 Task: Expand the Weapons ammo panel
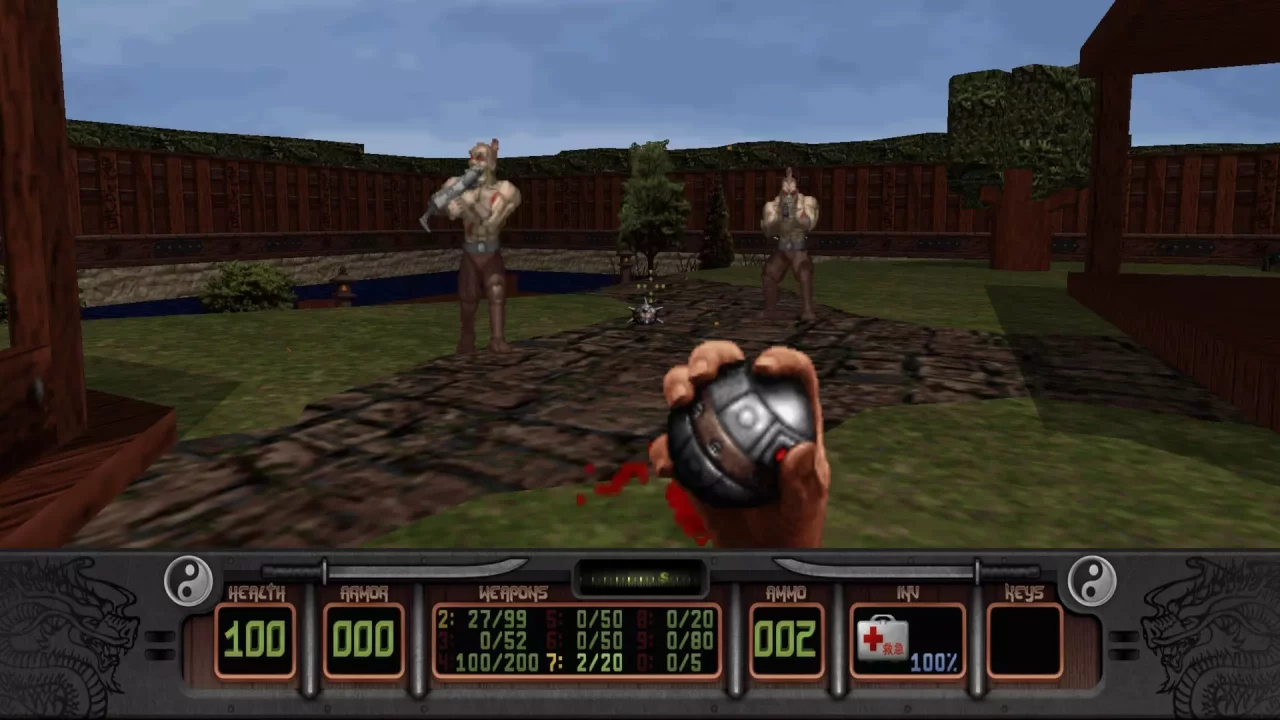coord(580,640)
